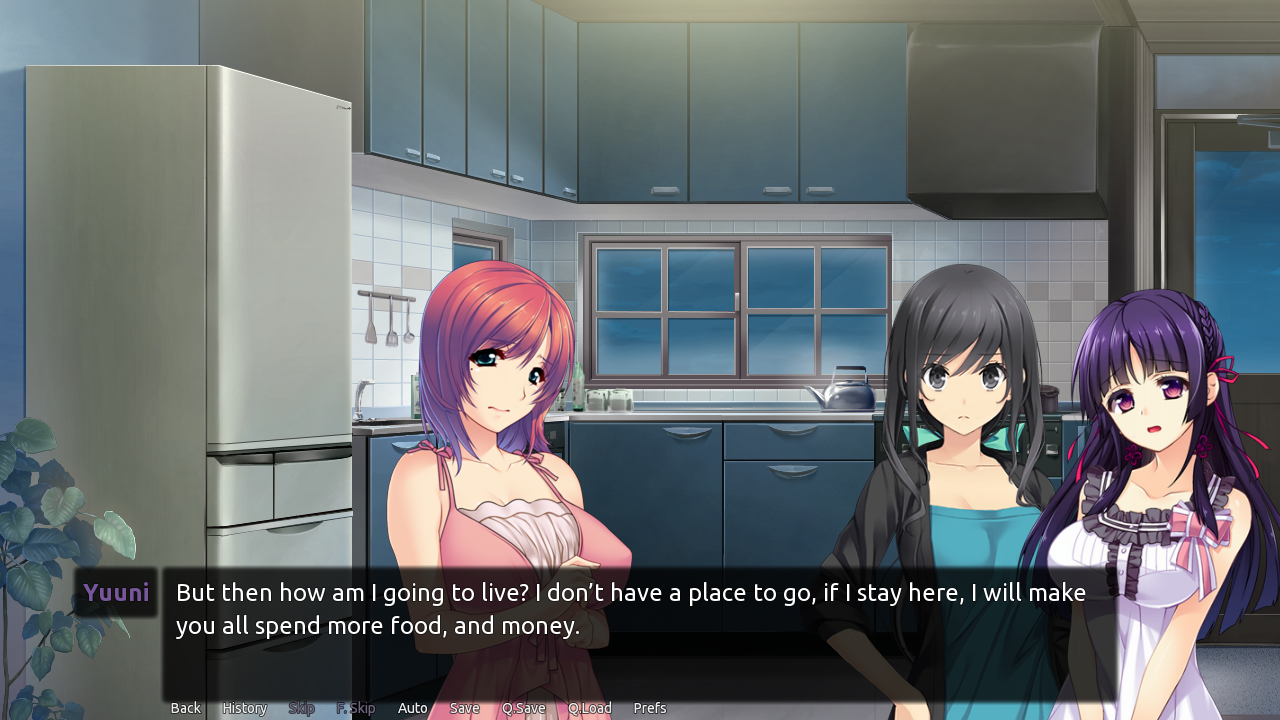Click the Yuuni name tag
1280x720 pixels.
(x=117, y=592)
